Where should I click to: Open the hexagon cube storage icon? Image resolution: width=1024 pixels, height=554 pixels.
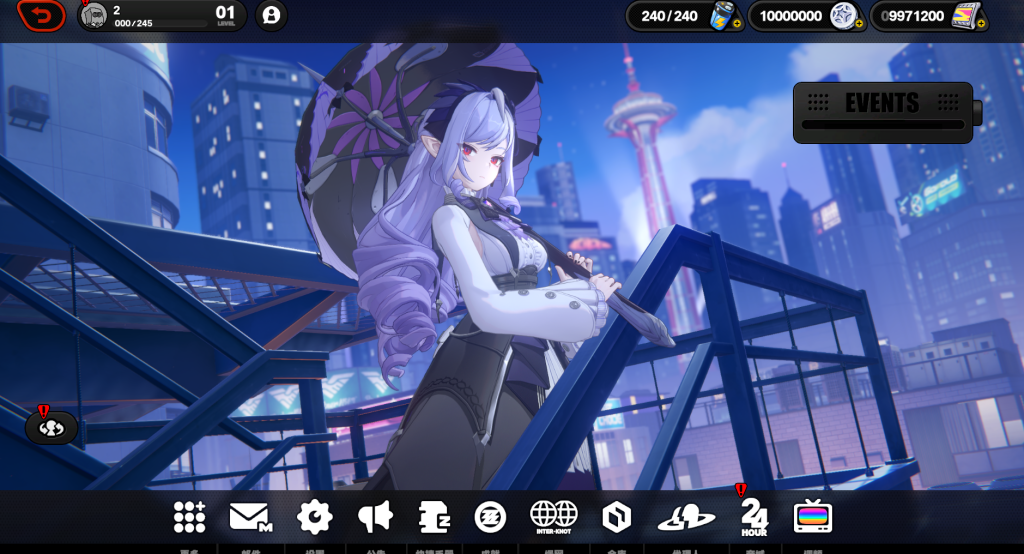tap(616, 516)
